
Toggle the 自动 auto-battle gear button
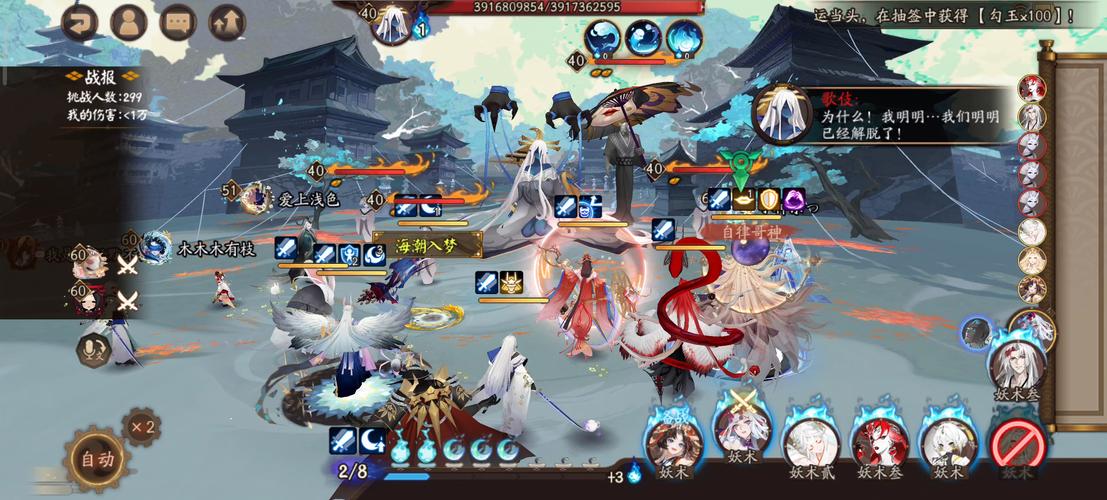click(x=97, y=459)
